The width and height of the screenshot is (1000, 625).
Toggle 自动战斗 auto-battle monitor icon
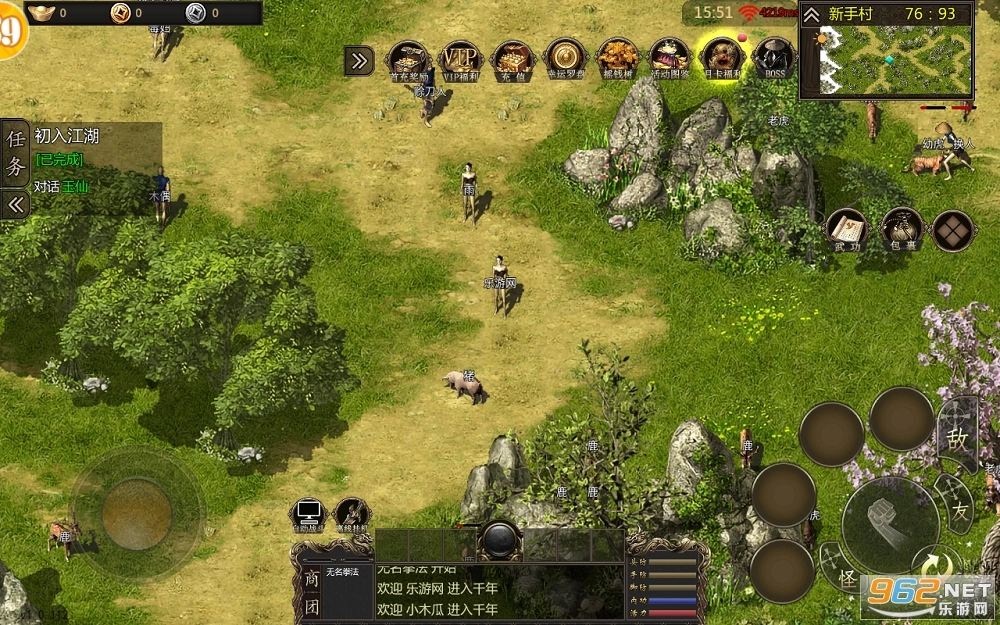point(308,515)
